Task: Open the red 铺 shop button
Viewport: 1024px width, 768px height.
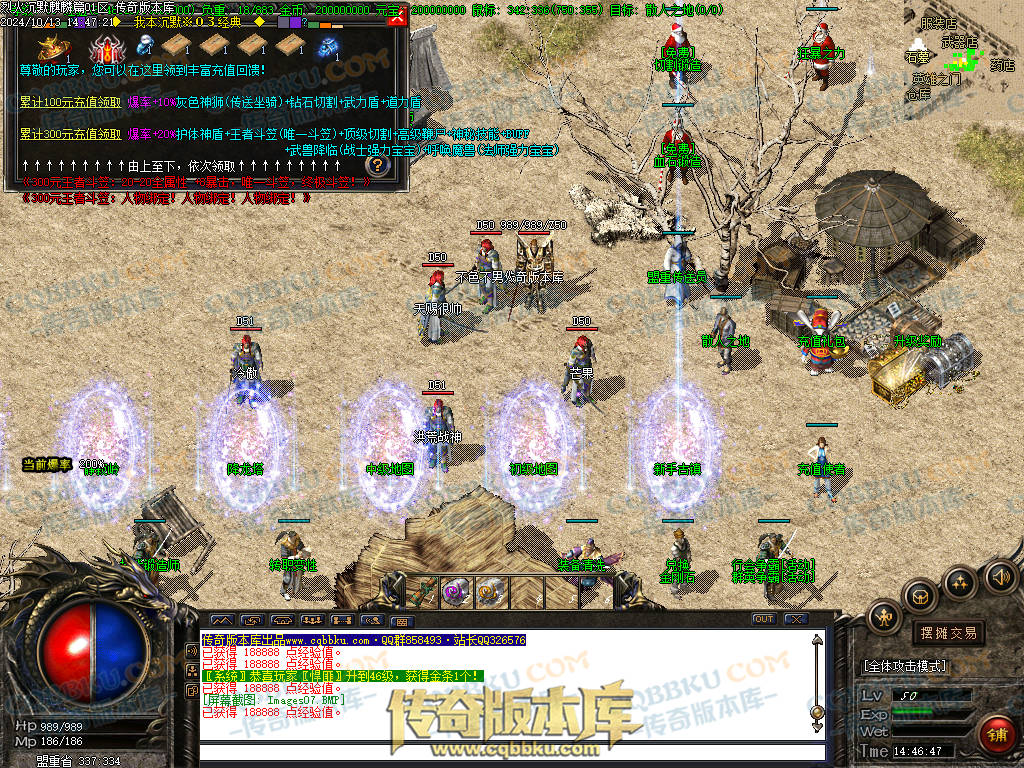Action: click(995, 733)
